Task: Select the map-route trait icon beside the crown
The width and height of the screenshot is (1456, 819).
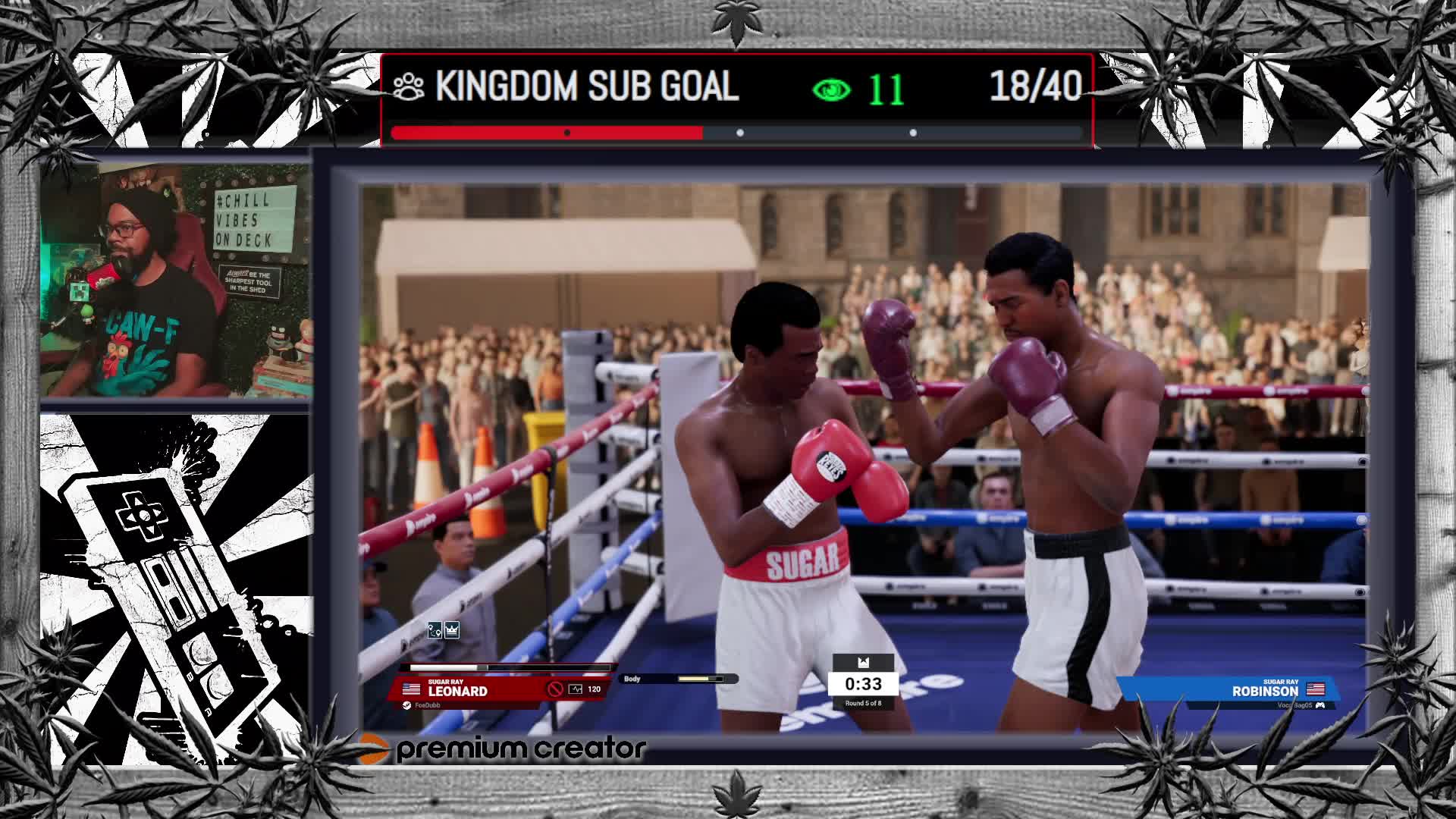Action: (435, 630)
